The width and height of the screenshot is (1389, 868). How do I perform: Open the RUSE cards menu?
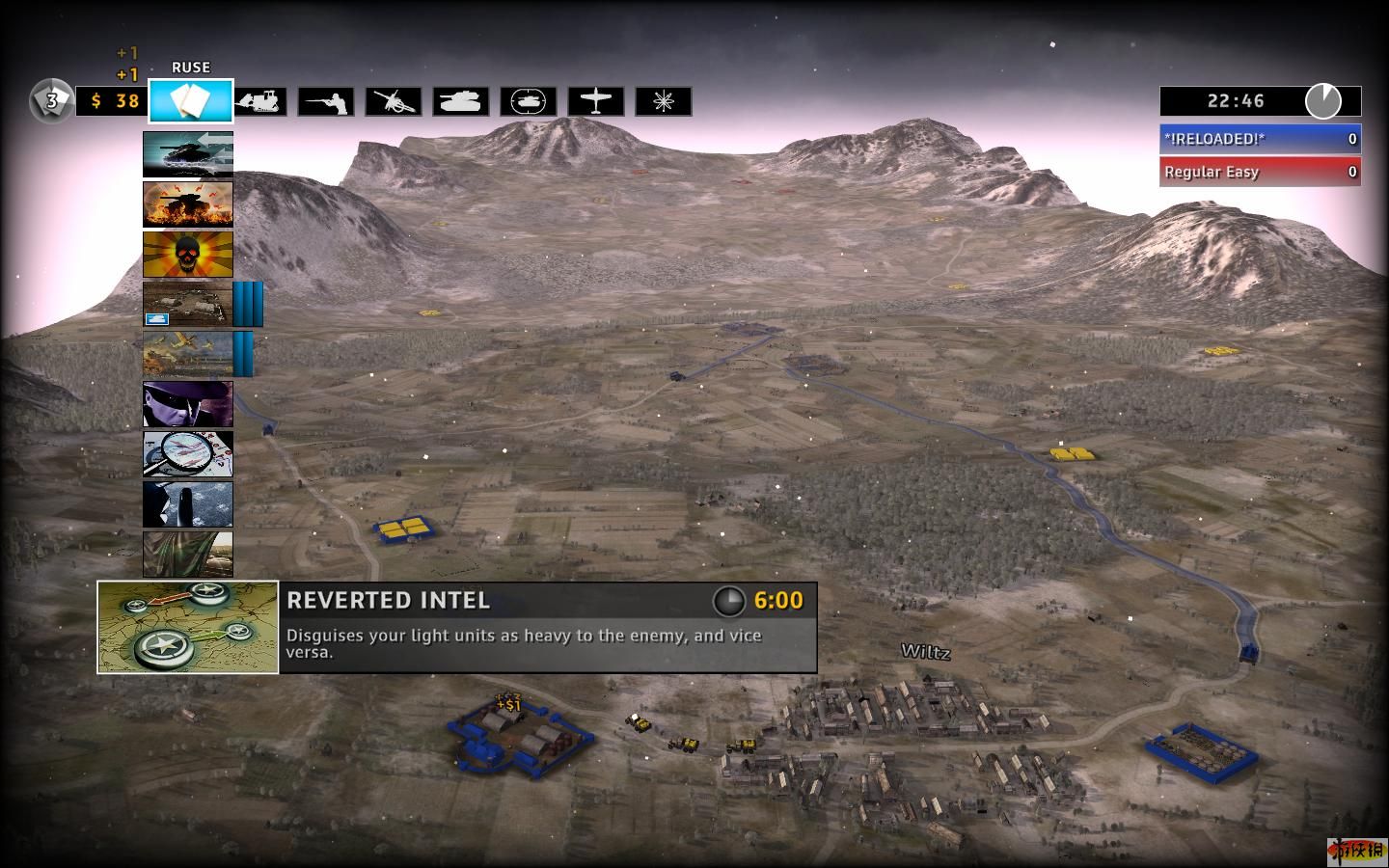pos(191,100)
